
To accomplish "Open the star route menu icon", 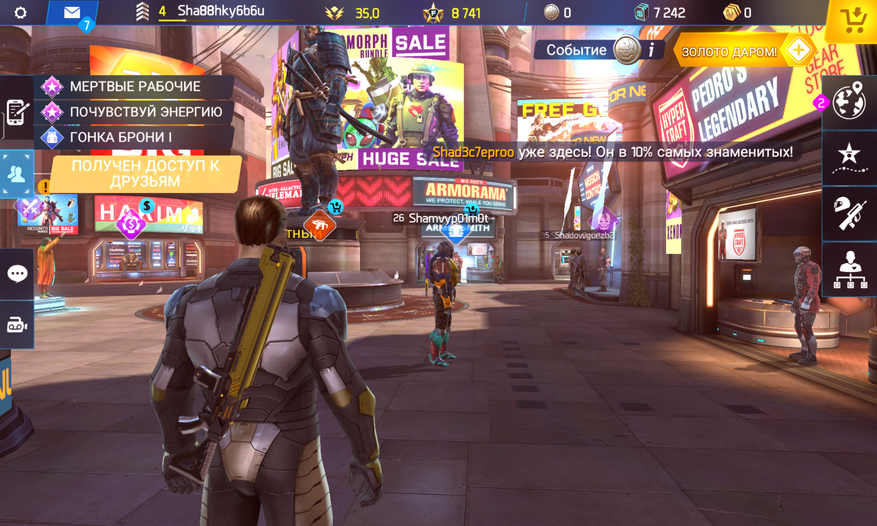I will point(850,155).
